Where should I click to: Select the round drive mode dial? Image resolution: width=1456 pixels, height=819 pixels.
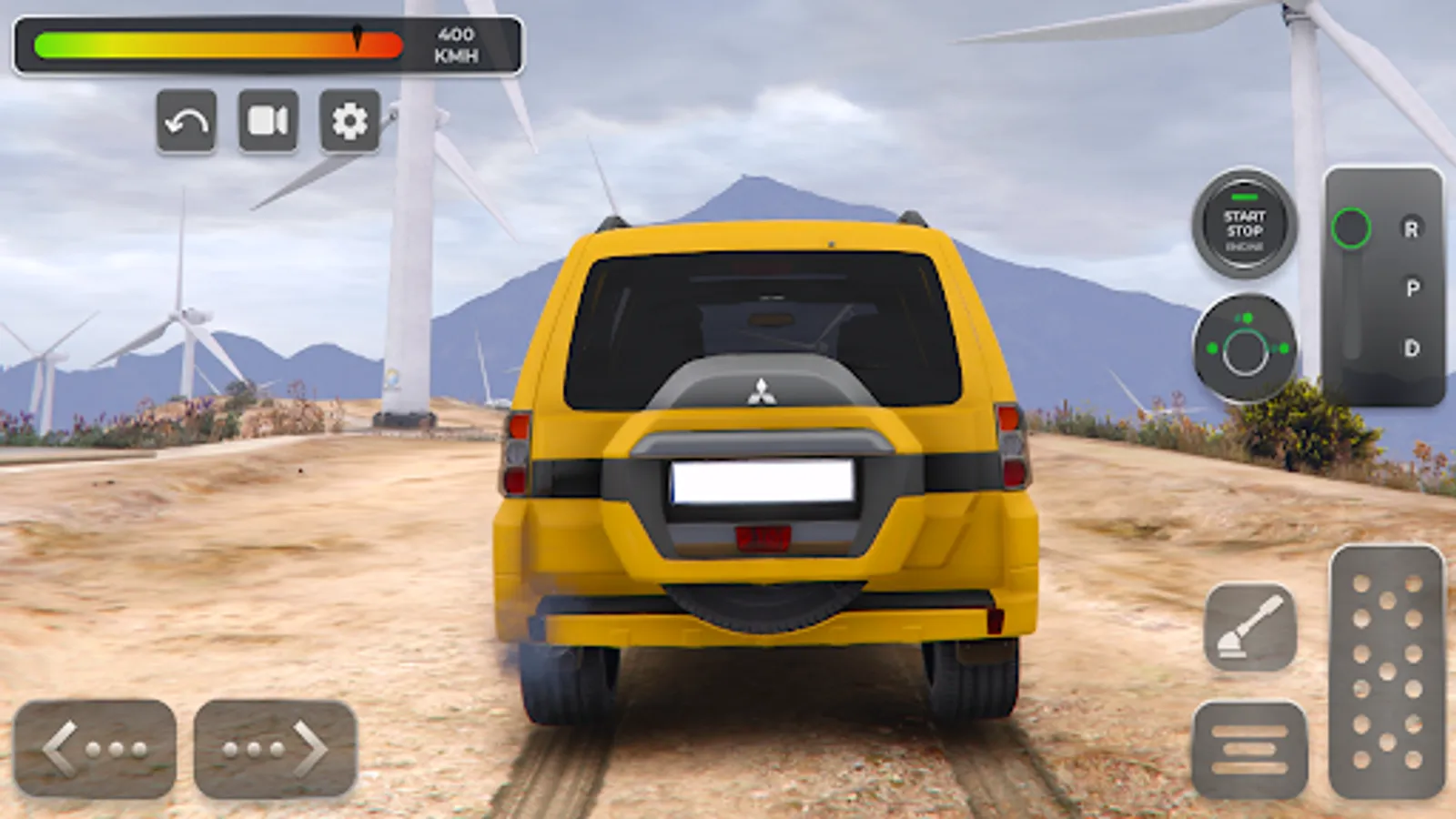tap(1245, 349)
